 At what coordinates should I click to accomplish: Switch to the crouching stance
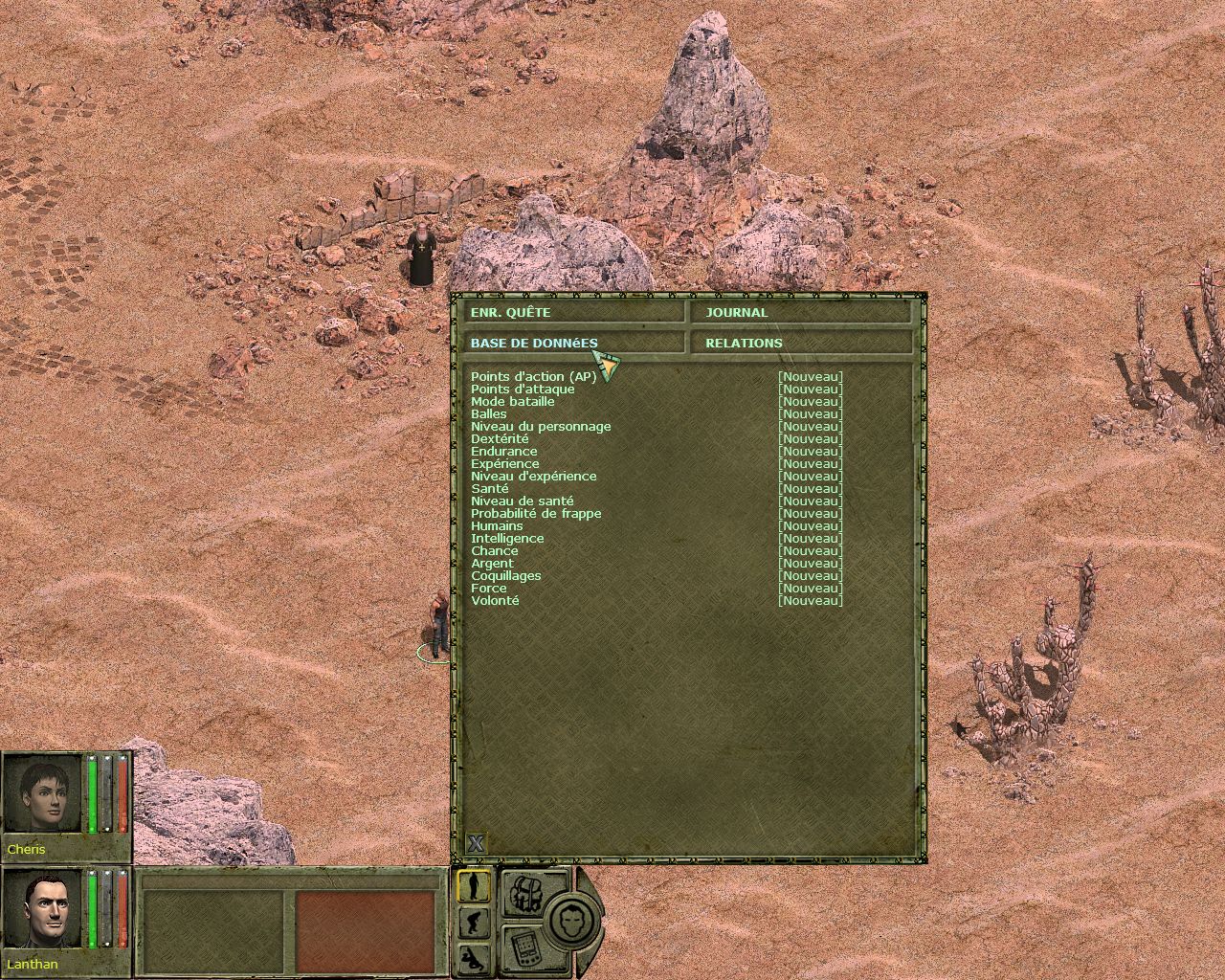474,923
